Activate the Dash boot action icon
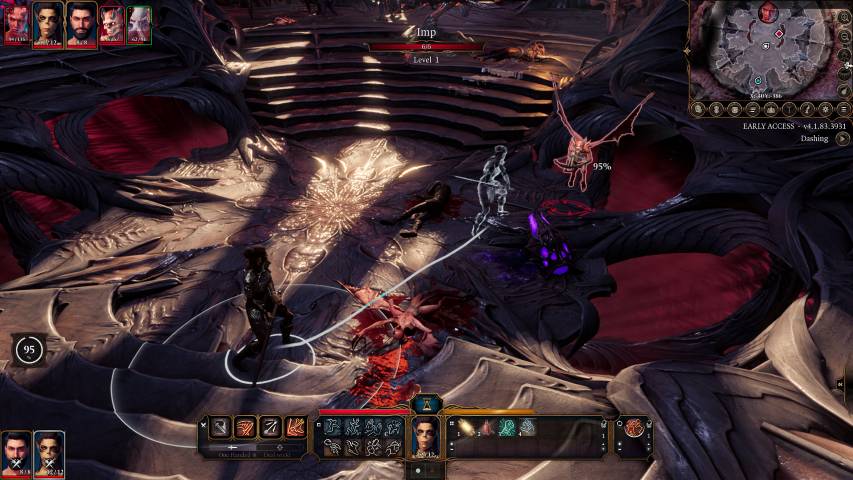 click(x=297, y=427)
